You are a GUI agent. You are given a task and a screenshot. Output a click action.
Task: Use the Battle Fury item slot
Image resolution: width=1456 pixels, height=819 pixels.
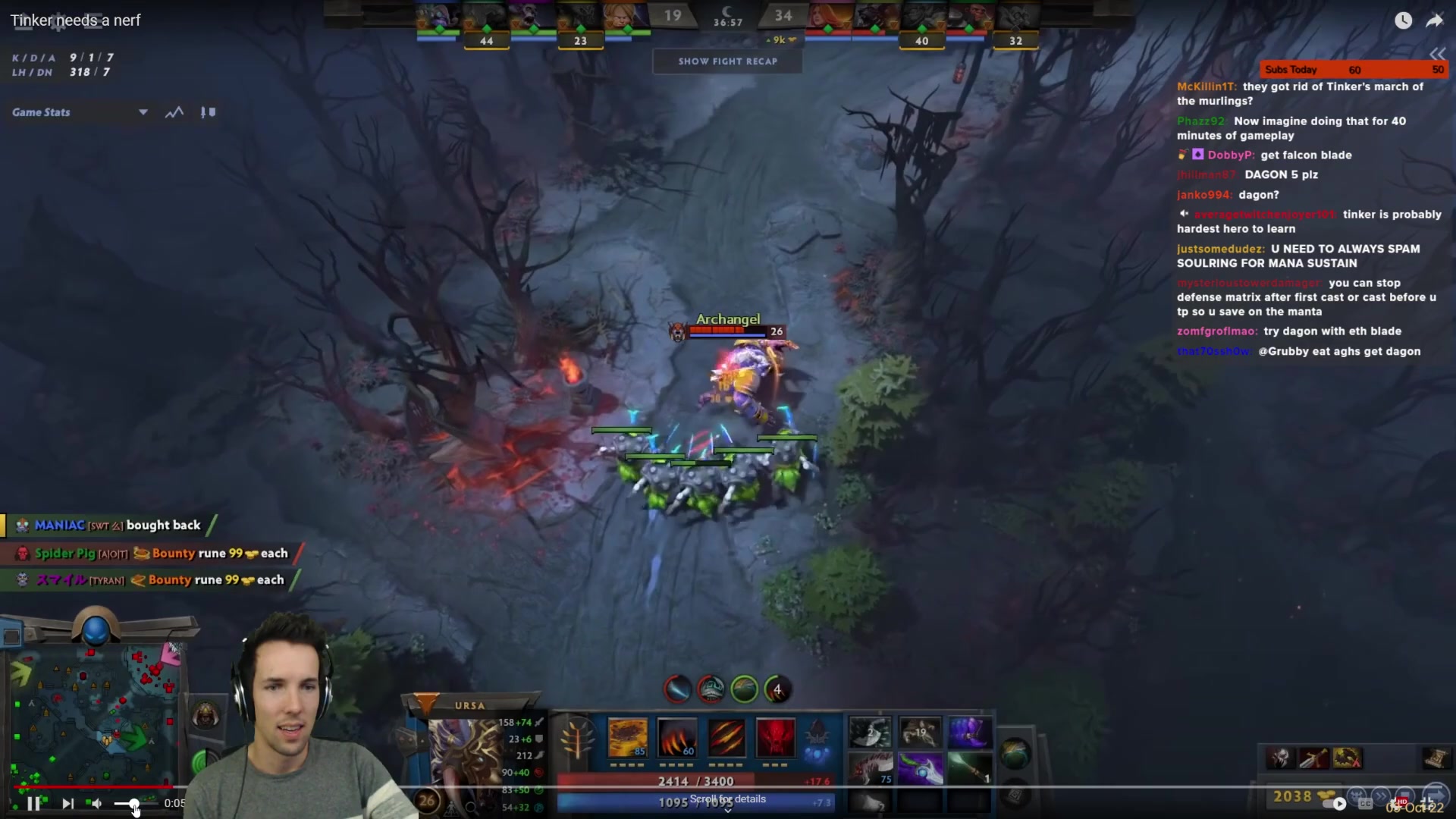pos(870,733)
